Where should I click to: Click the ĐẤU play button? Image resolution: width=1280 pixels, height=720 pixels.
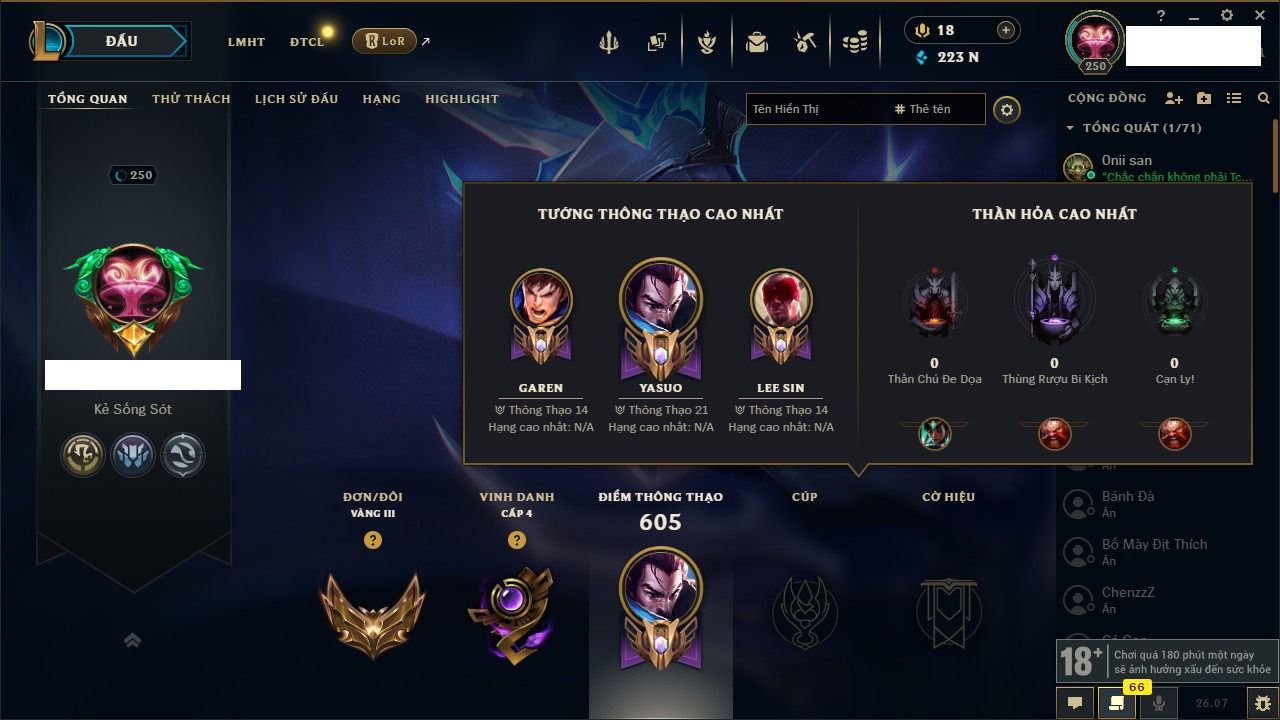pyautogui.click(x=122, y=41)
